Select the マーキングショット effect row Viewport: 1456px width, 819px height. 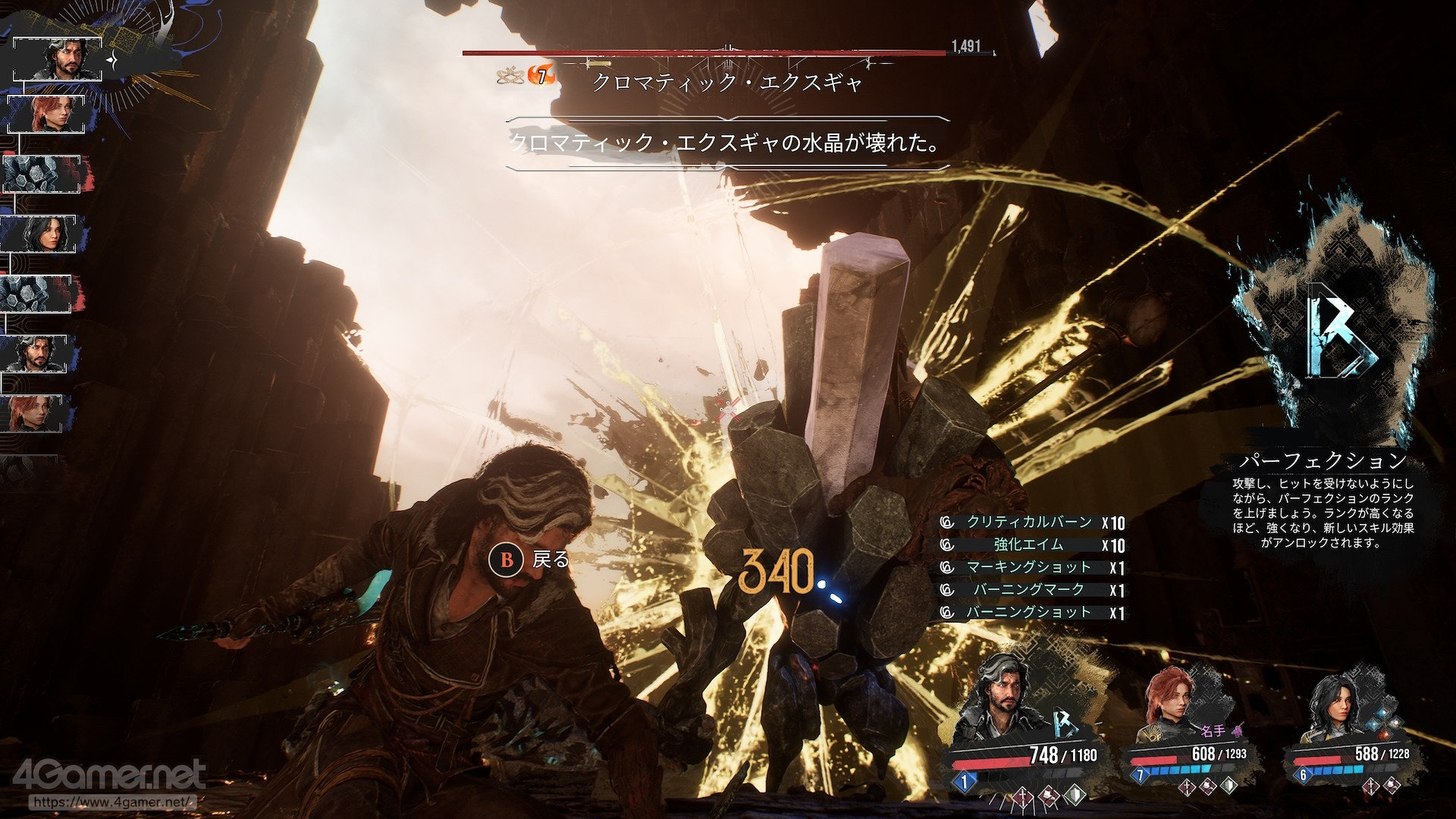click(x=1031, y=567)
